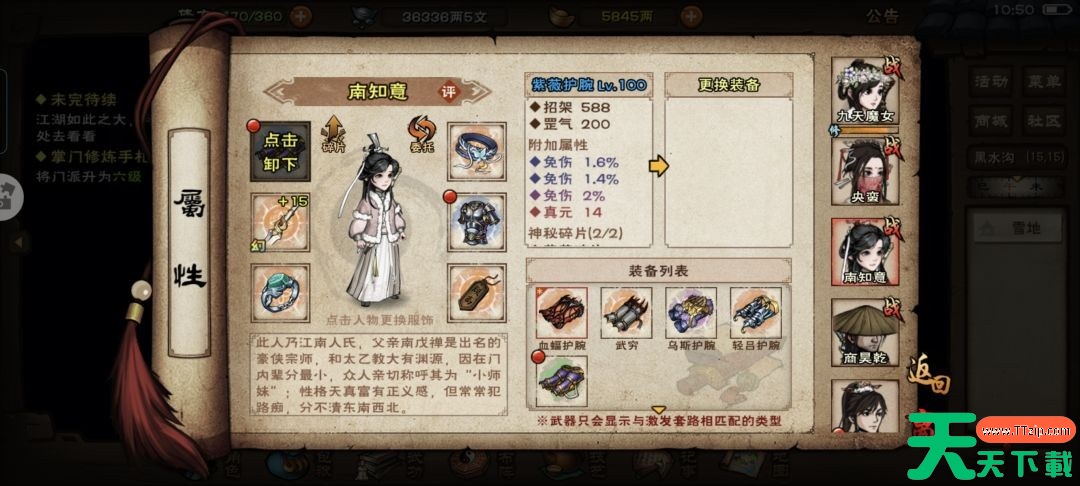The image size is (1080, 486).
Task: Select the blue sash accessory slot
Action: tap(476, 152)
